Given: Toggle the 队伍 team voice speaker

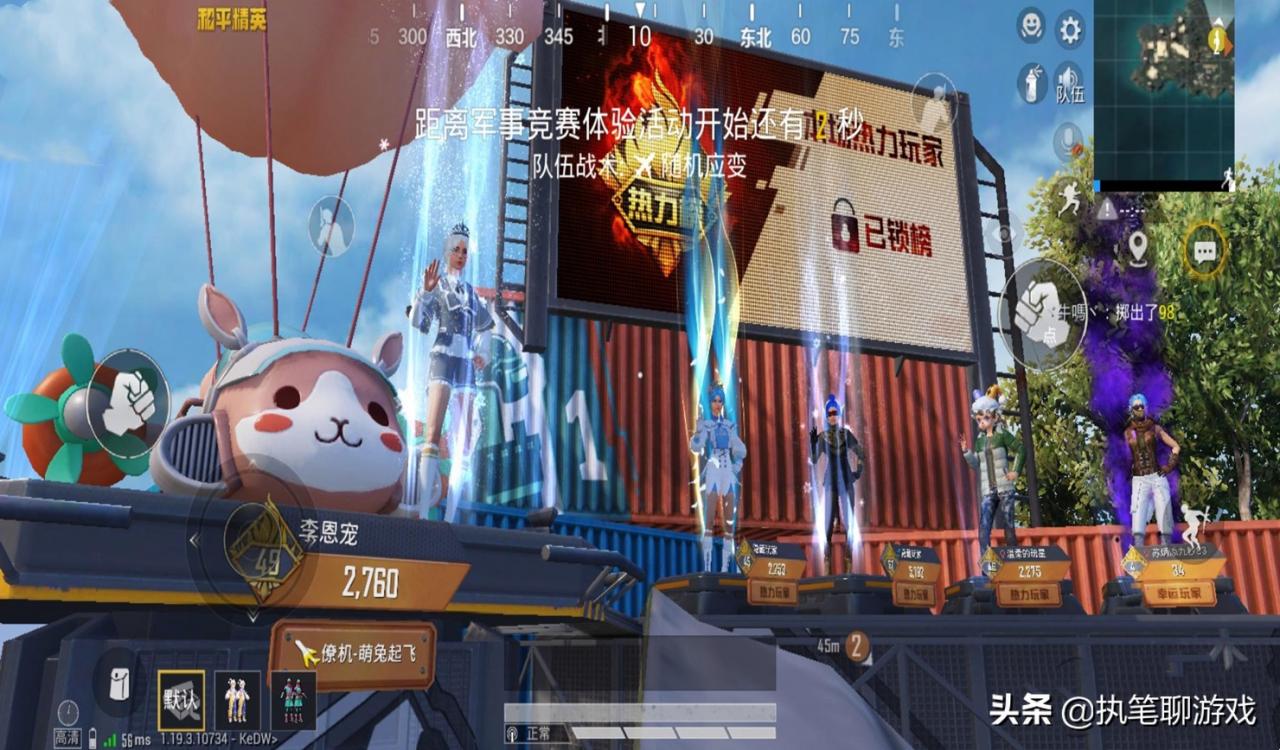Looking at the screenshot, I should [x=1069, y=80].
